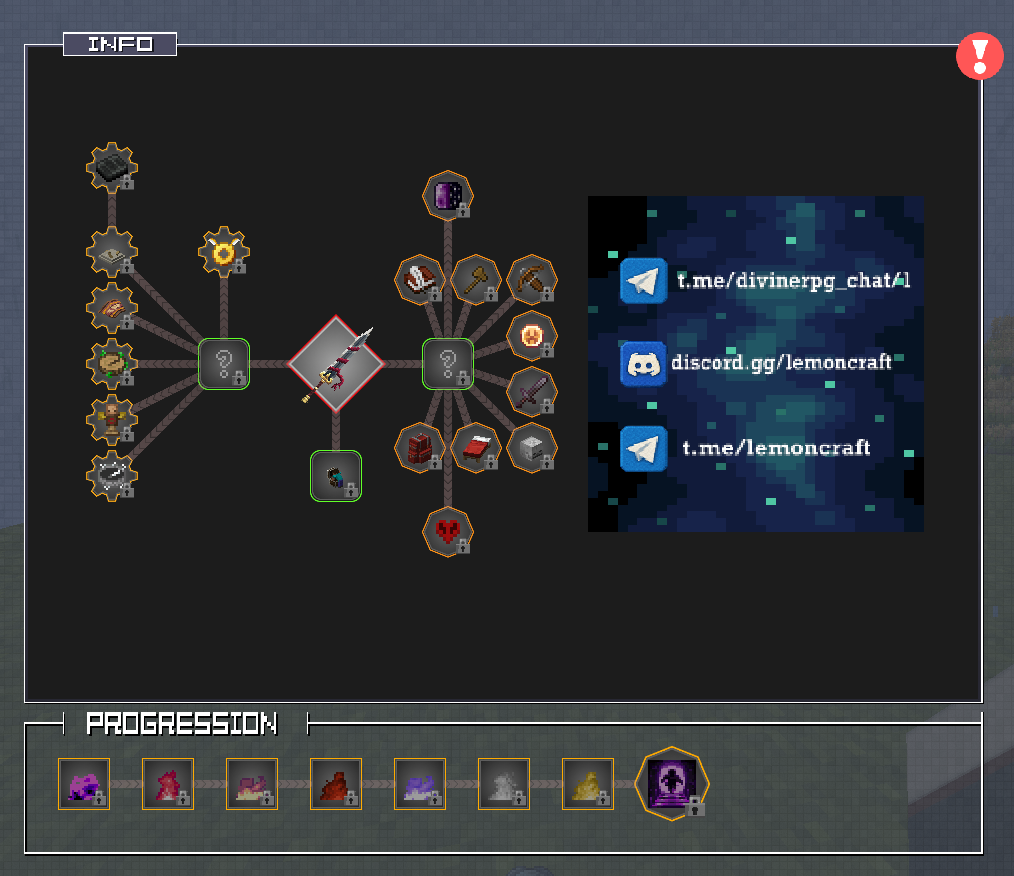Select the armor stand gear node
This screenshot has width=1014, height=876.
coord(112,420)
